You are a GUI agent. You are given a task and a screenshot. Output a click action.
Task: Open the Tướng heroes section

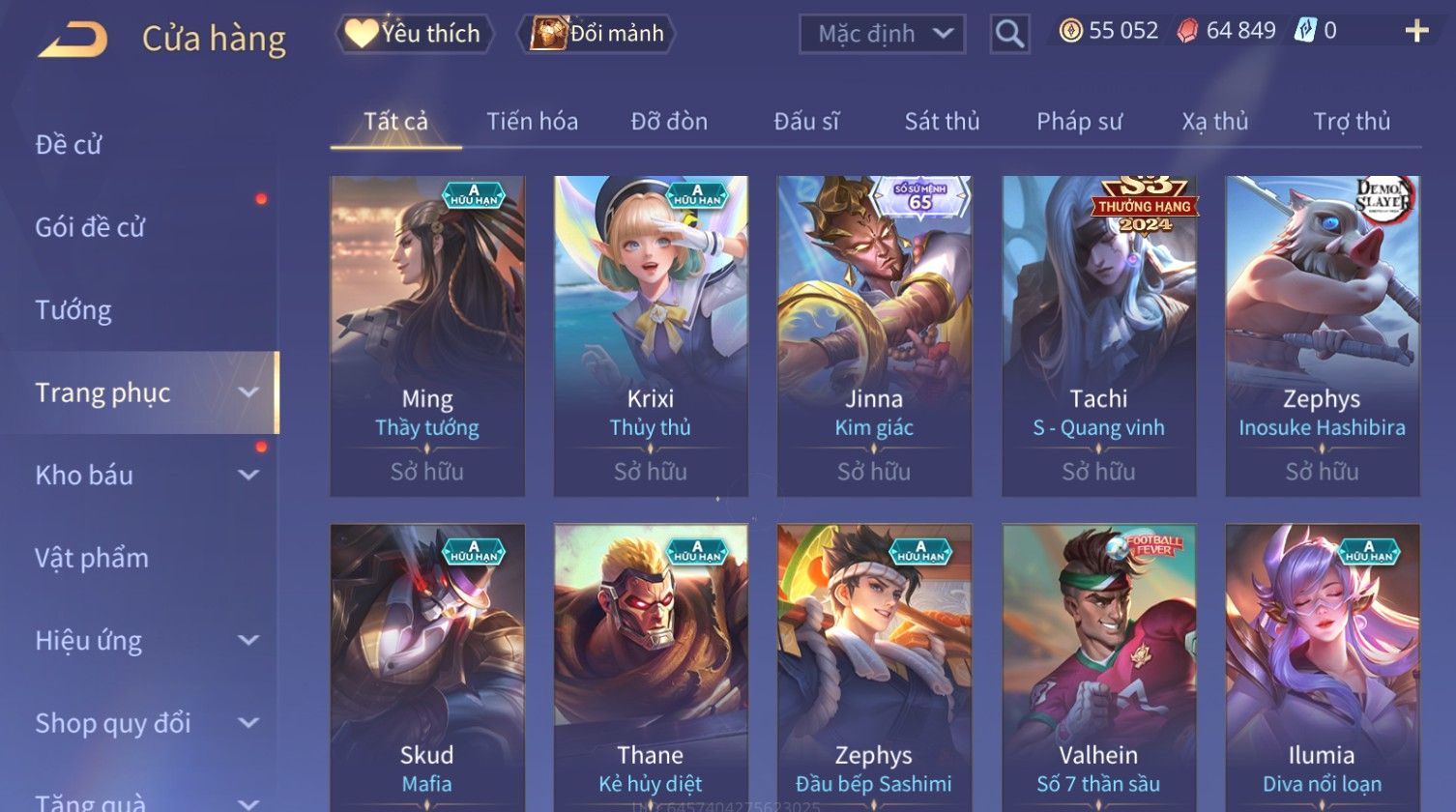[x=73, y=310]
